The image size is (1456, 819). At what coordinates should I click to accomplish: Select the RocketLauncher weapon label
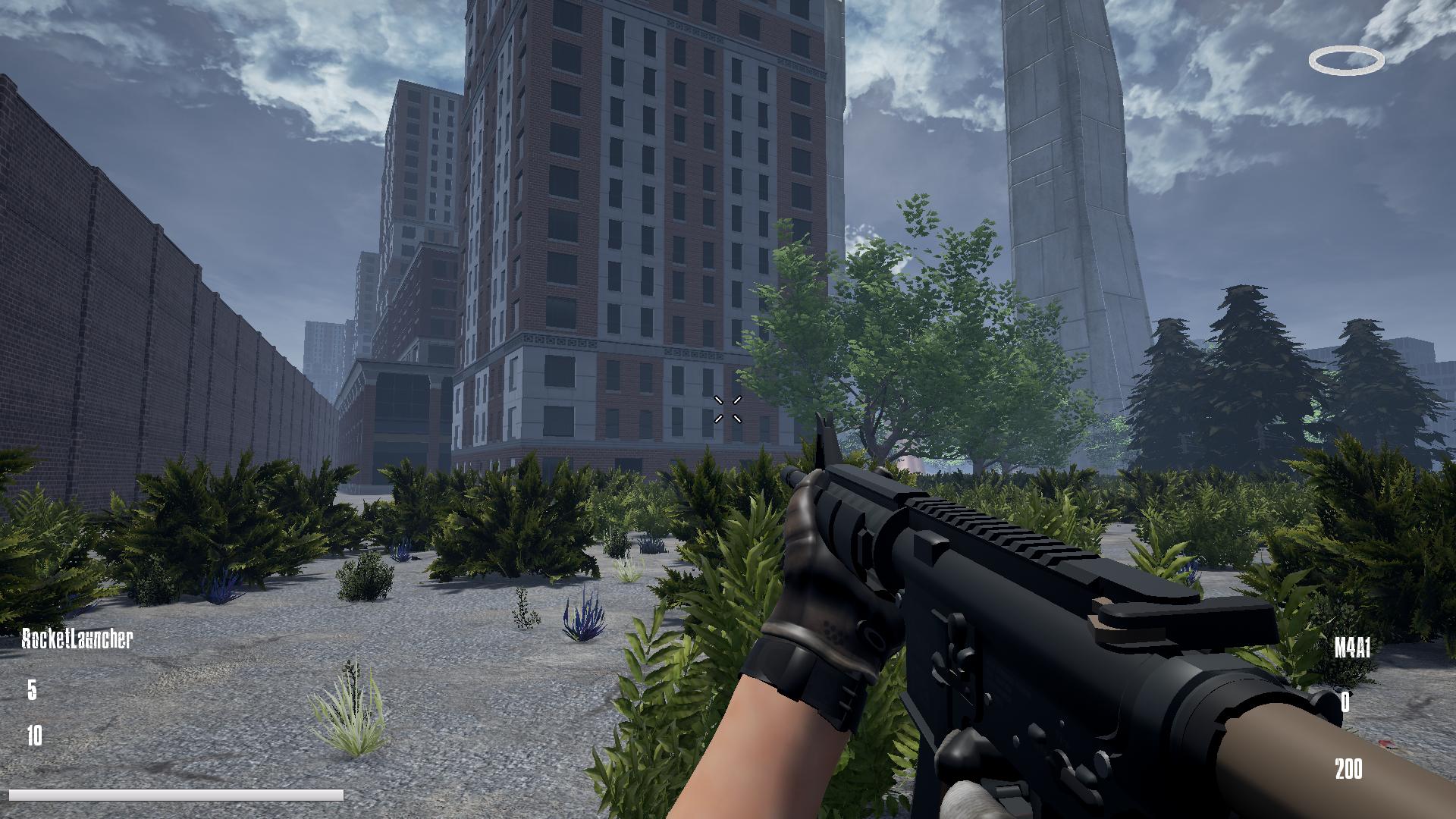(77, 639)
